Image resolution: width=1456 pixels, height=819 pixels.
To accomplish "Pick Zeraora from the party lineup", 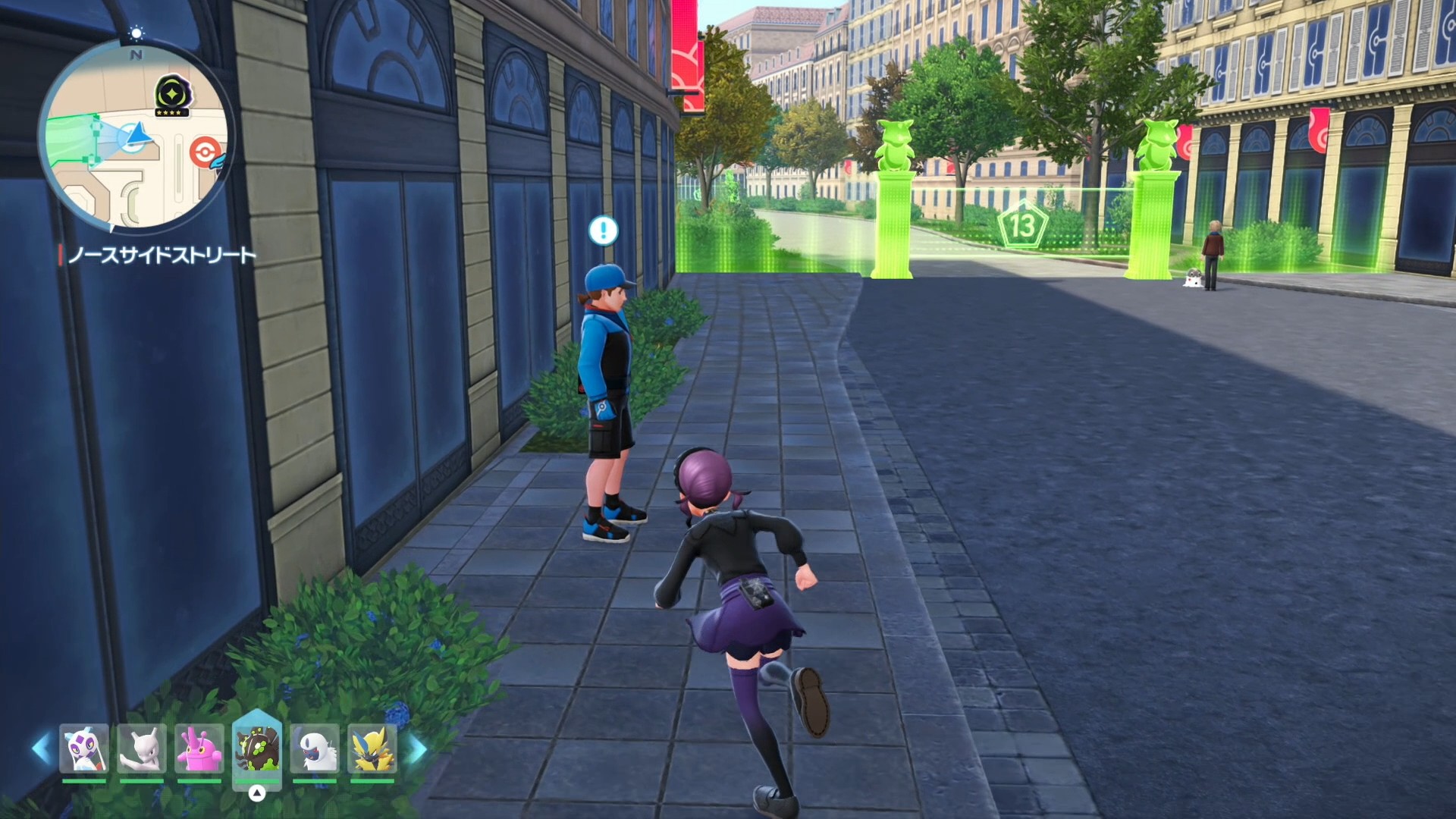I will tap(372, 749).
